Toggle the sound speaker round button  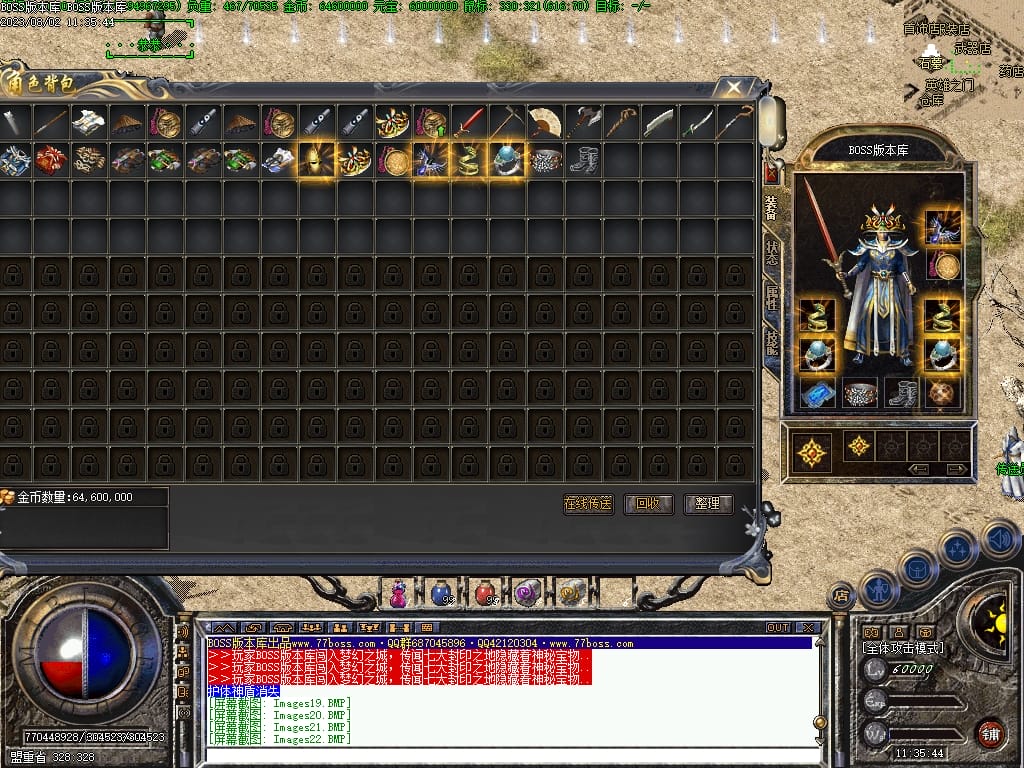click(999, 539)
